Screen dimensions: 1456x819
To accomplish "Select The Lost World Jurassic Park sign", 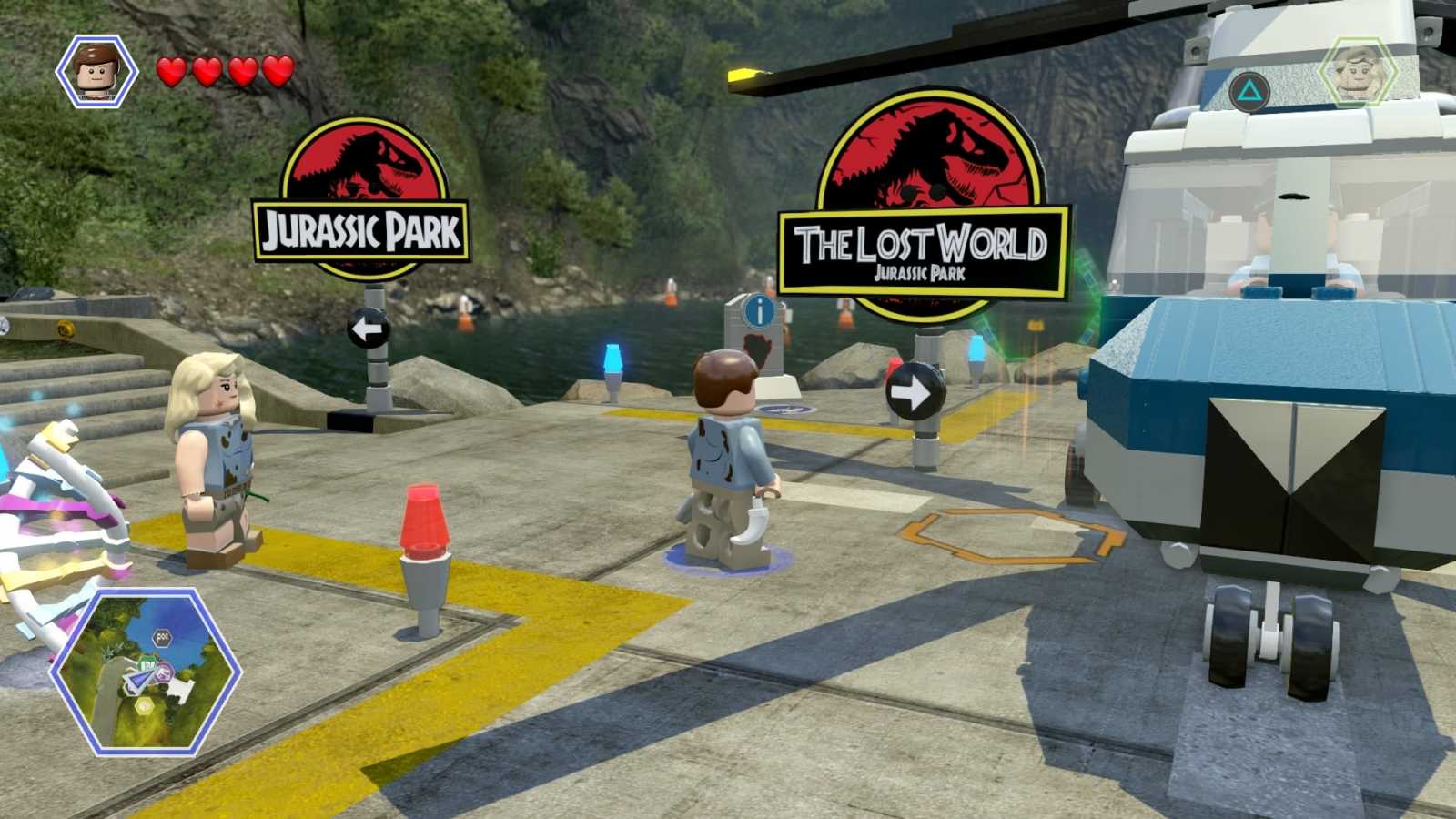I will 922,196.
